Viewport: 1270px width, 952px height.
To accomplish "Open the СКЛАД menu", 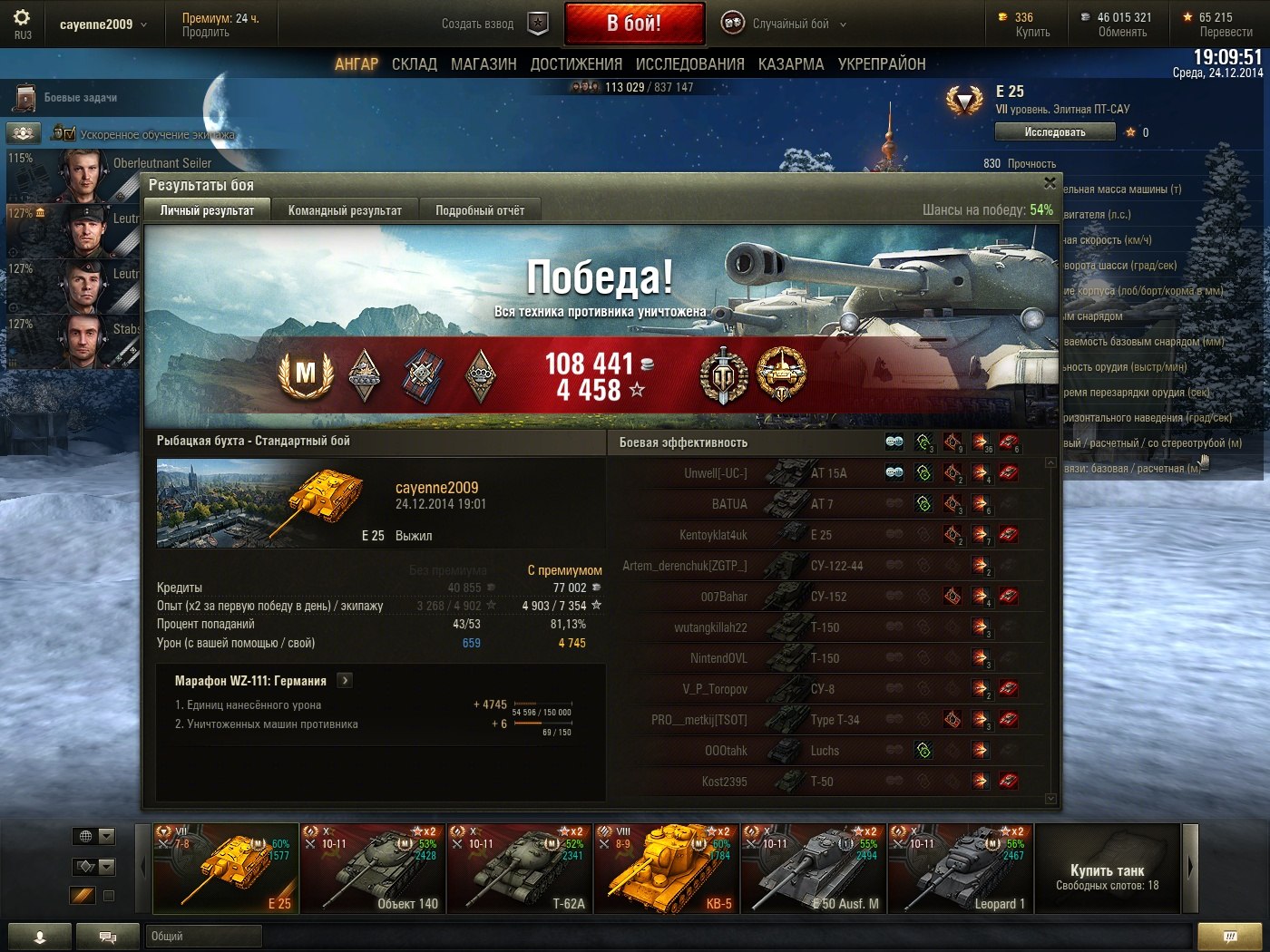I will [415, 64].
